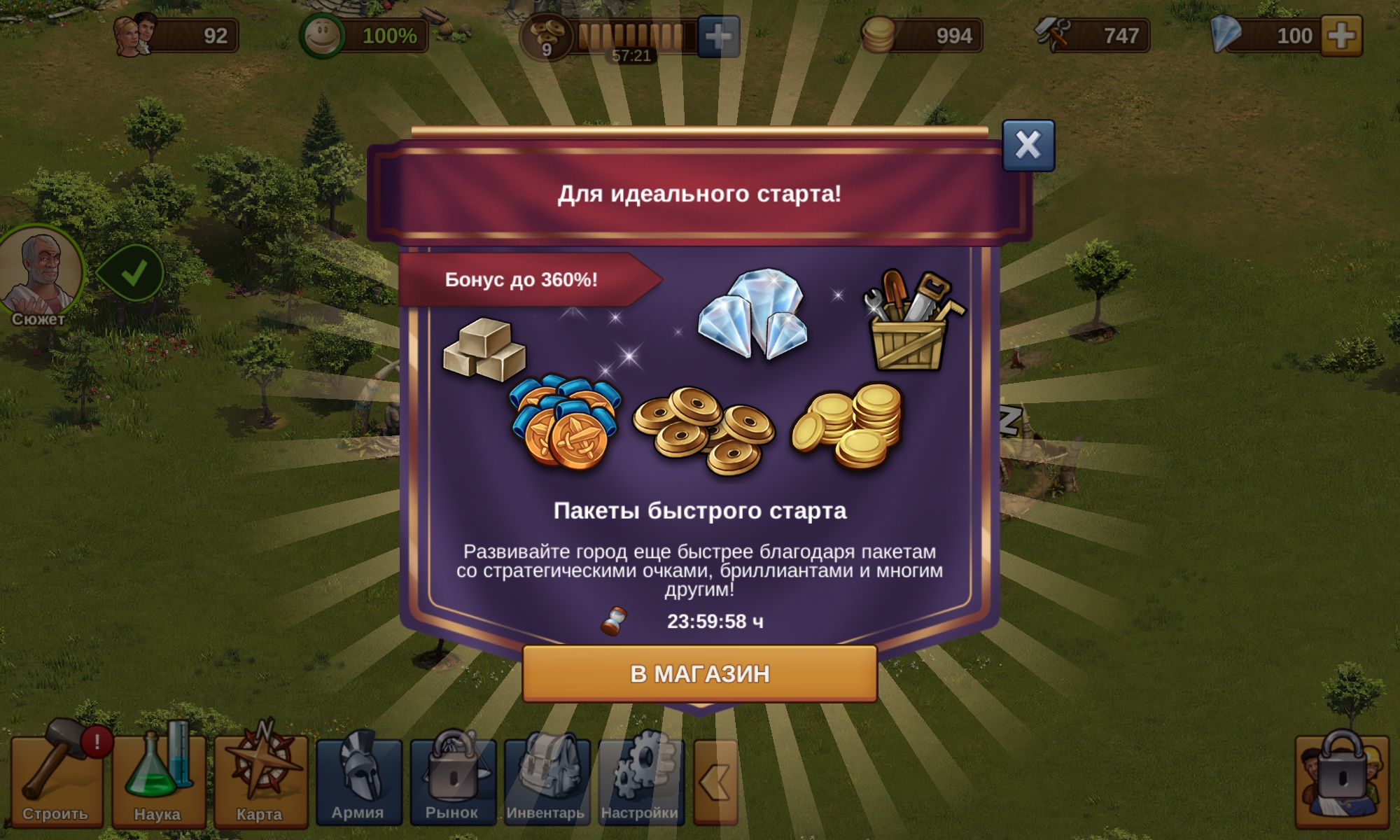Click the coins counter showing 994
The height and width of the screenshot is (840, 1400).
coord(924,33)
